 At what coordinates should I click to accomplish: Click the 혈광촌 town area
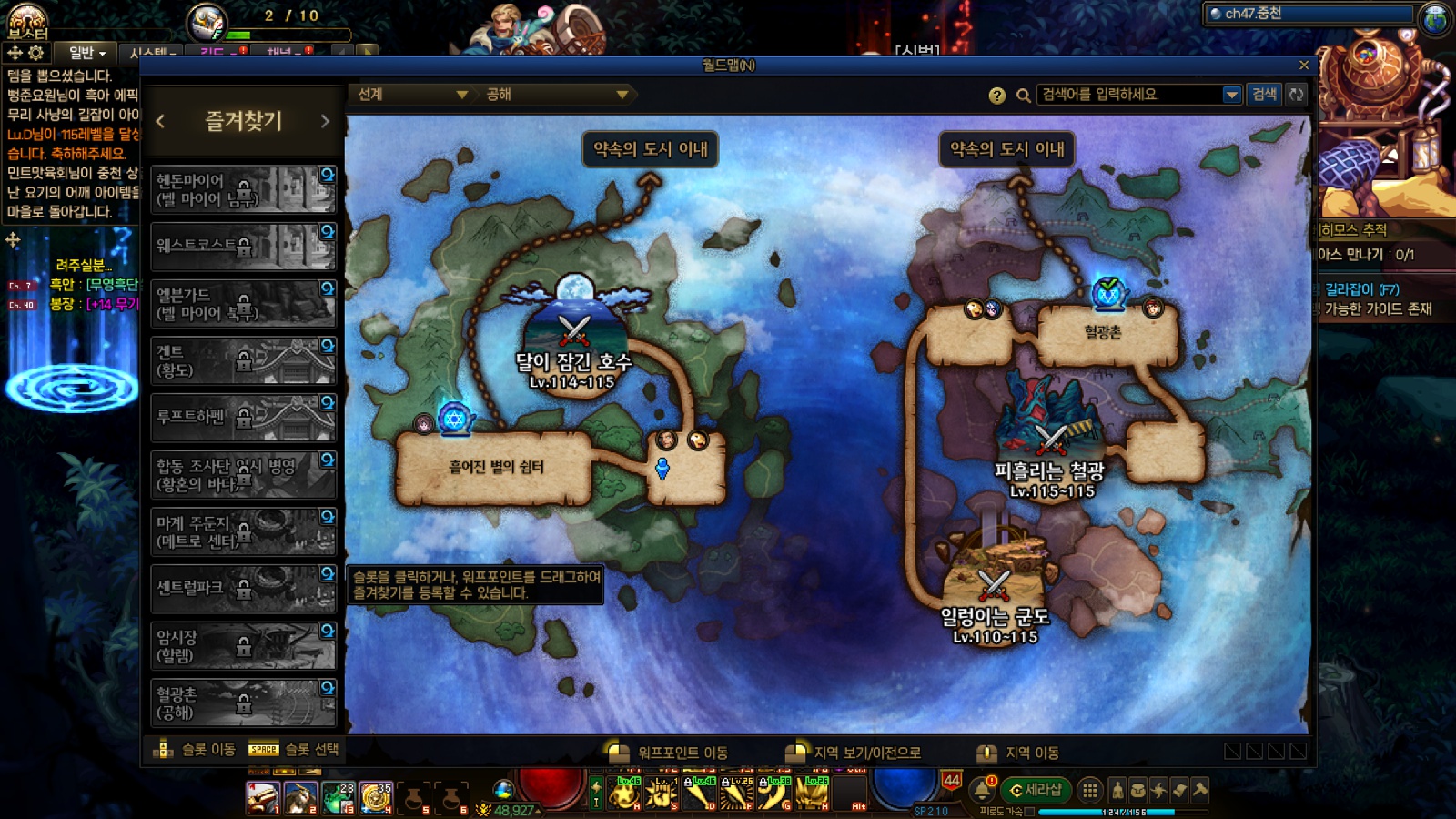pos(1103,333)
